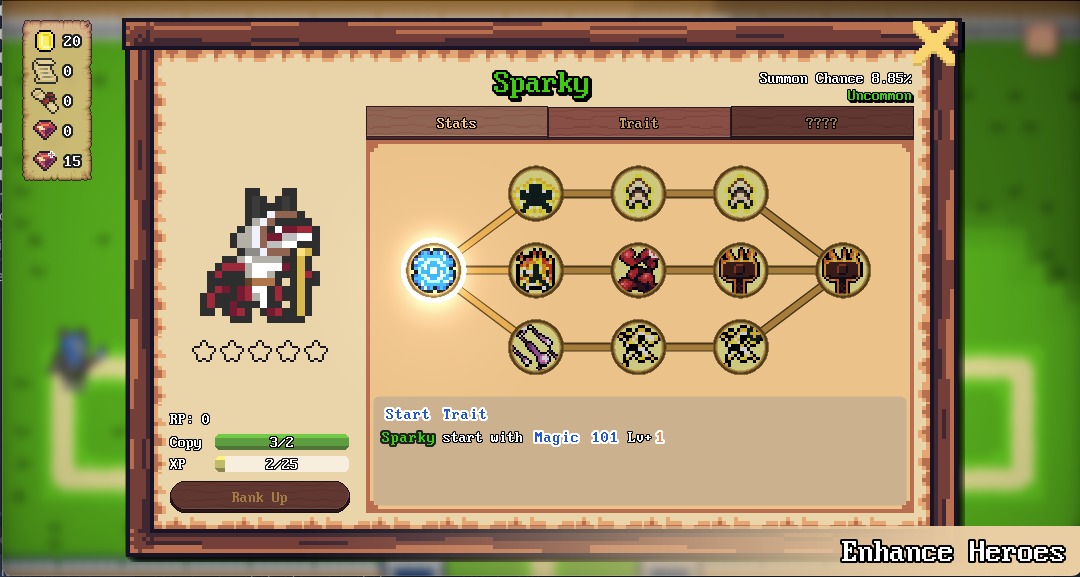Rank Up Sparky

pos(260,497)
